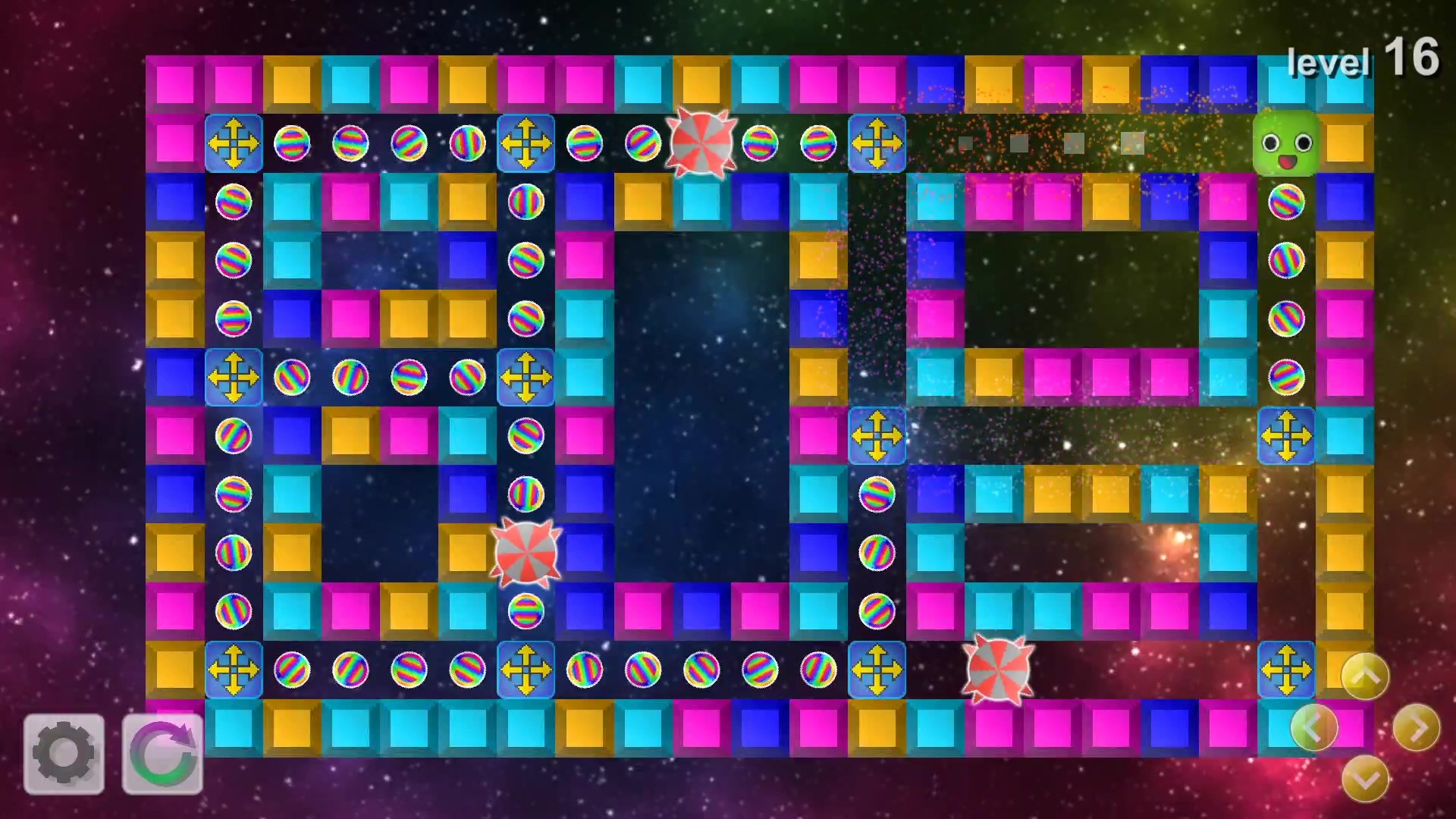Select the cross-arrow tile on the far right edge
The image size is (1456, 819).
point(1287,437)
